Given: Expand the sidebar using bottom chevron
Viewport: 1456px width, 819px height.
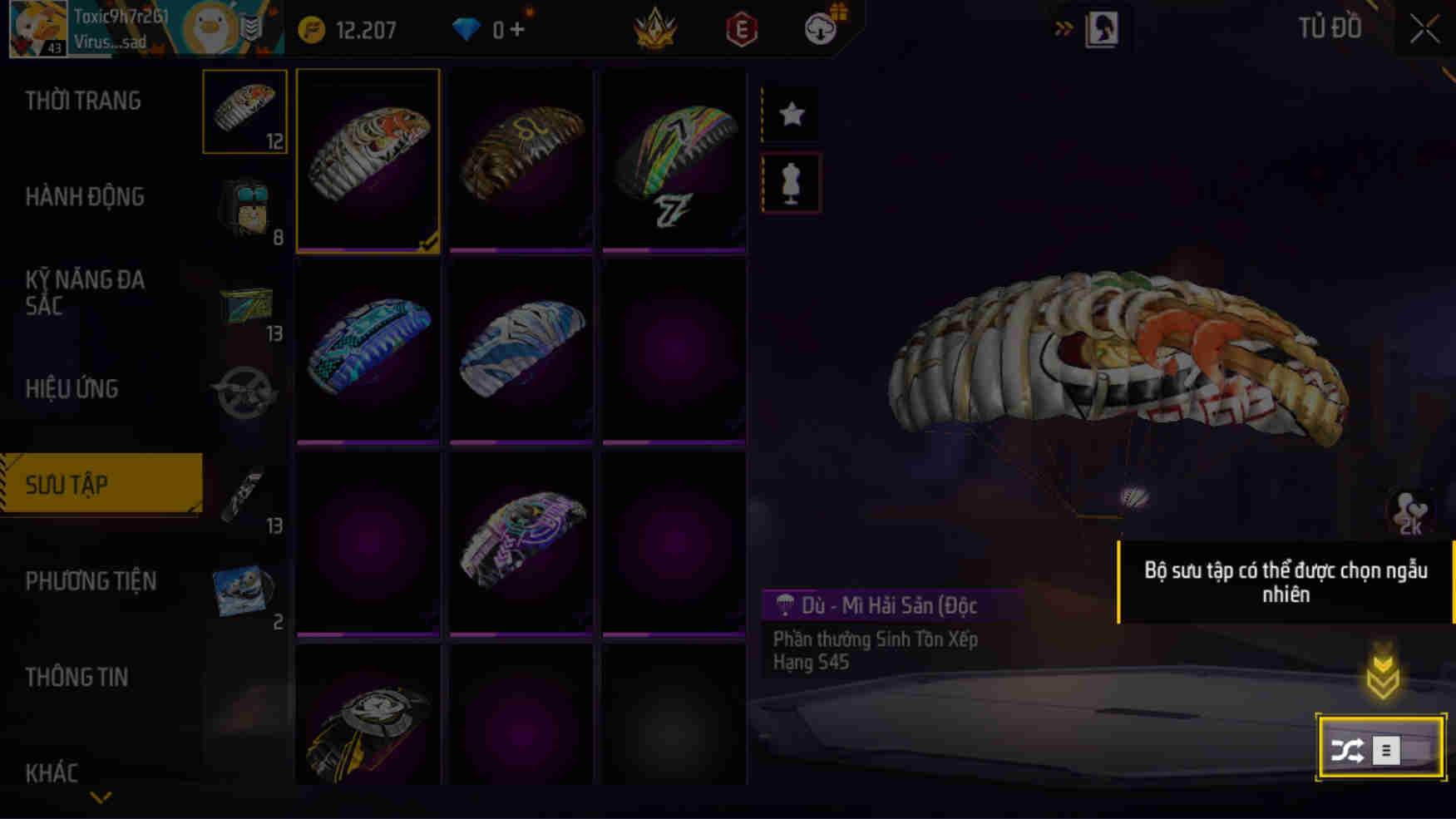Looking at the screenshot, I should pos(100,798).
